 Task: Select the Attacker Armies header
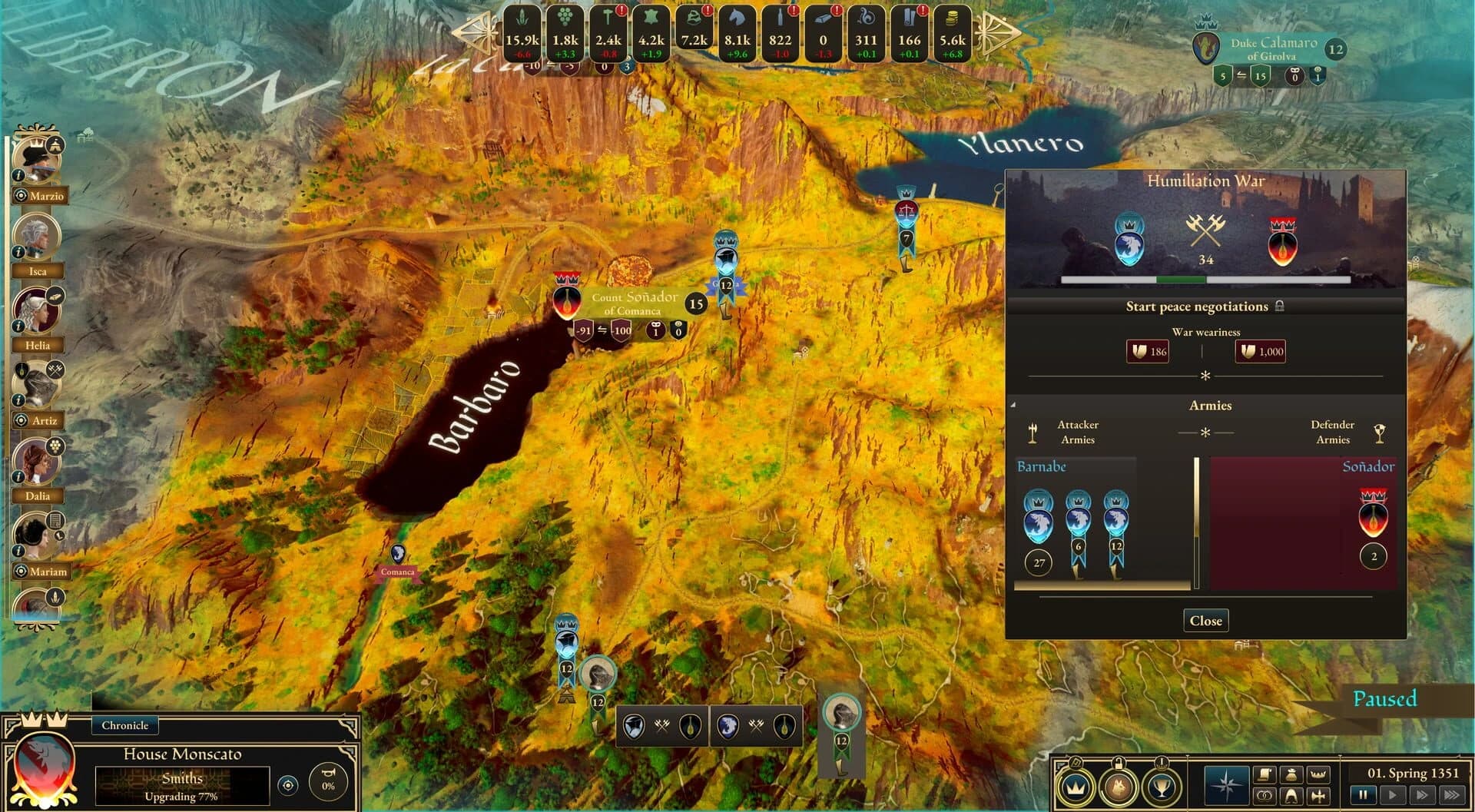click(1079, 432)
